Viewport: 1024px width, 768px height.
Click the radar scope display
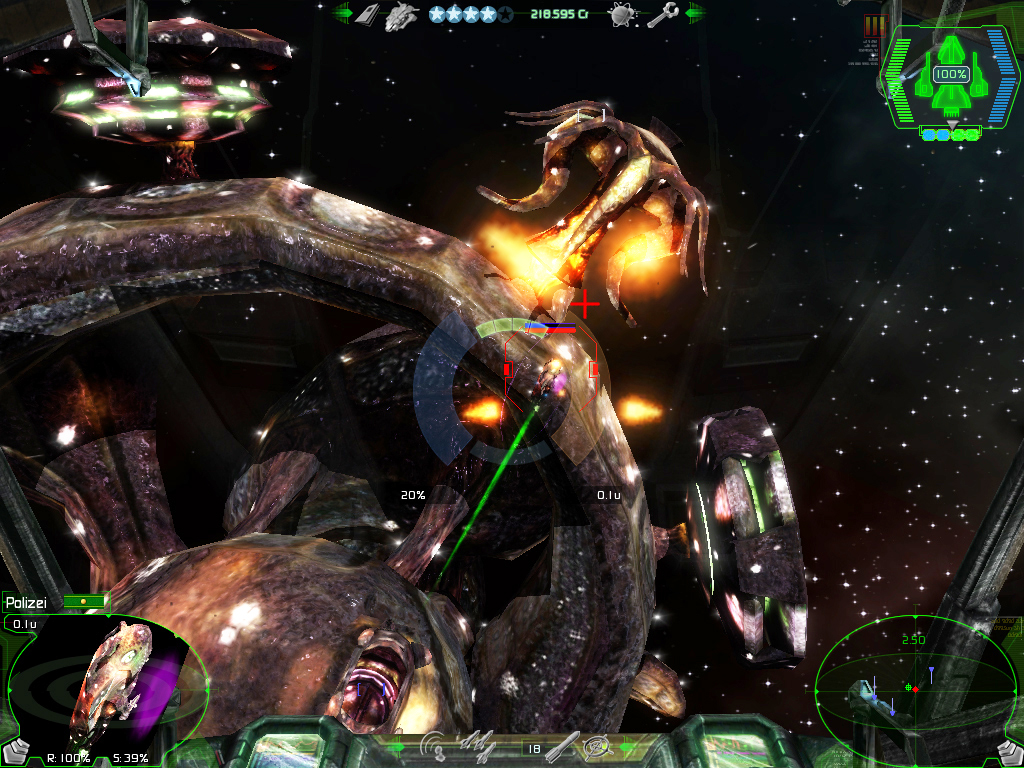coord(914,686)
